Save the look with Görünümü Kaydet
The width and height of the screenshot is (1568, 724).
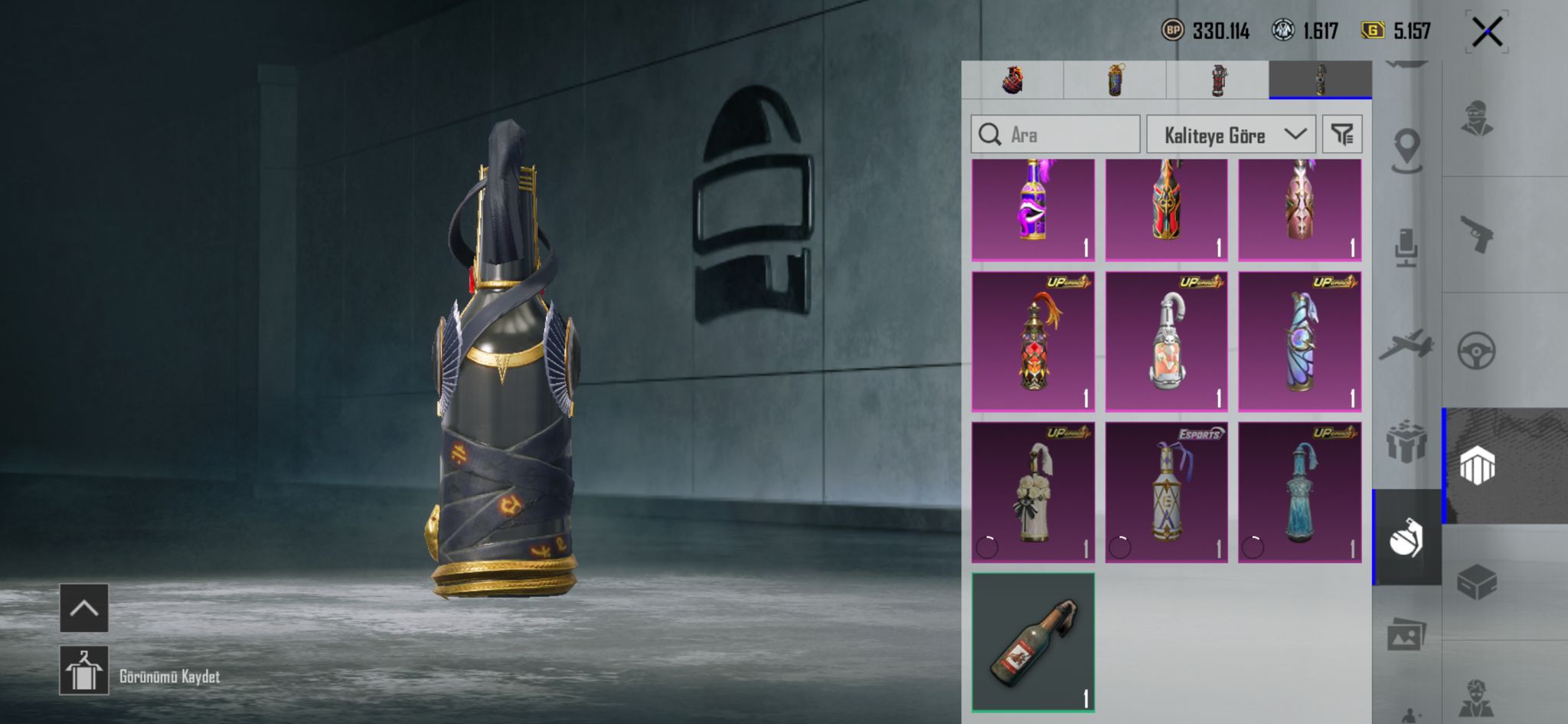[84, 670]
